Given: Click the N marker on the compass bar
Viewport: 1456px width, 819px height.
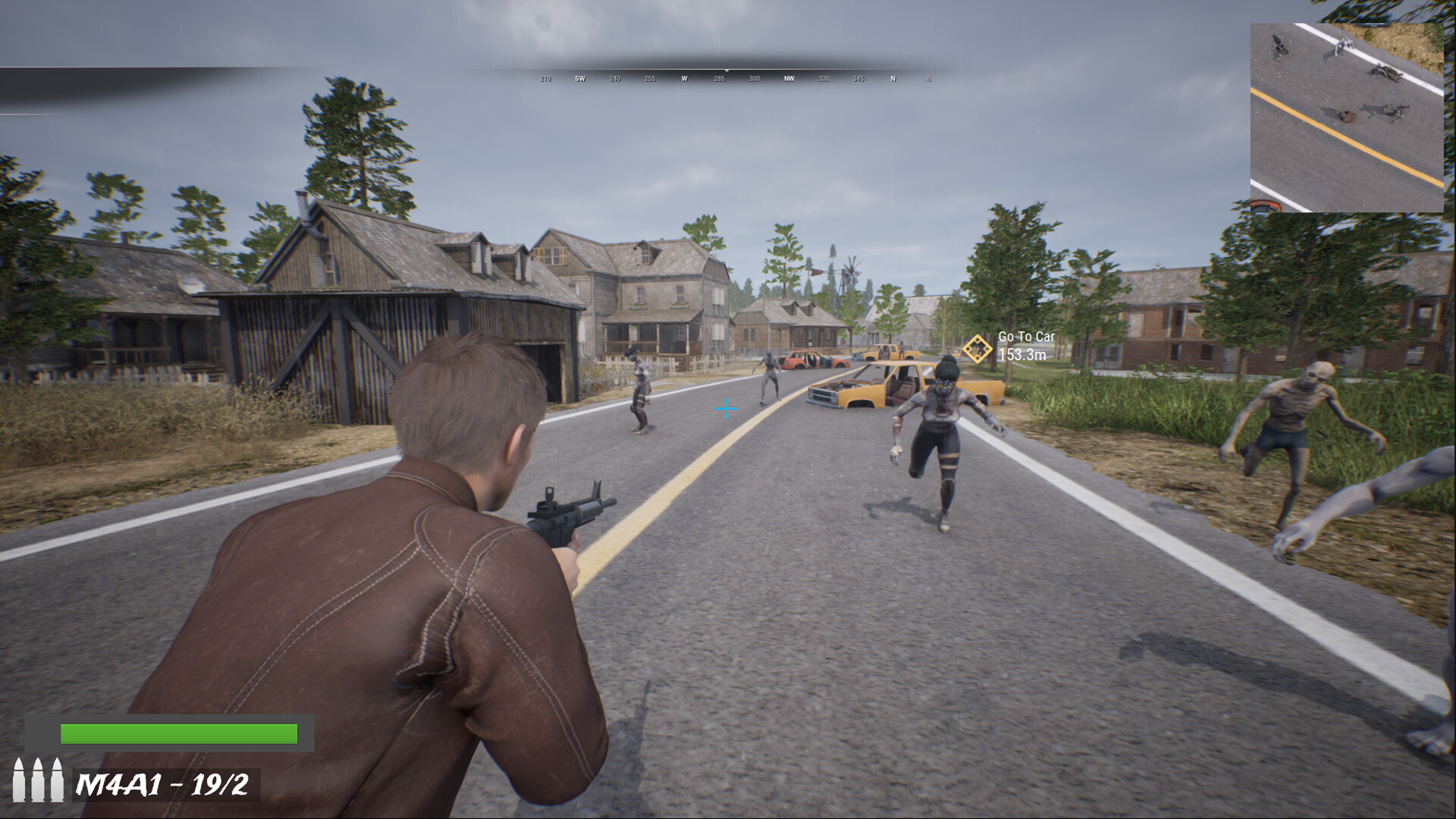Looking at the screenshot, I should [x=893, y=78].
